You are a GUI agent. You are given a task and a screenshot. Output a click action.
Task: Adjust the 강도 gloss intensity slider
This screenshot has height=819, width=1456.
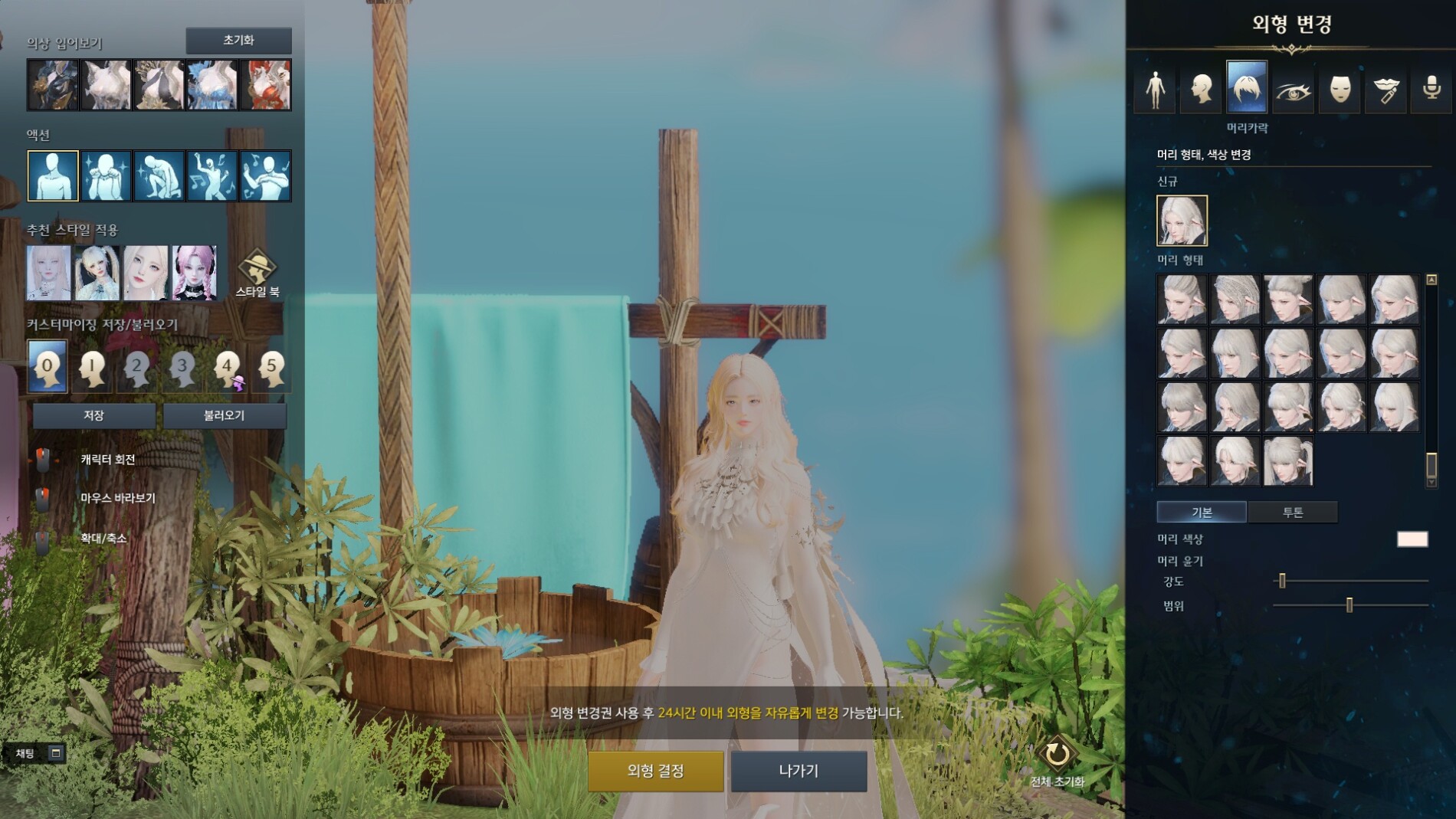click(1282, 581)
